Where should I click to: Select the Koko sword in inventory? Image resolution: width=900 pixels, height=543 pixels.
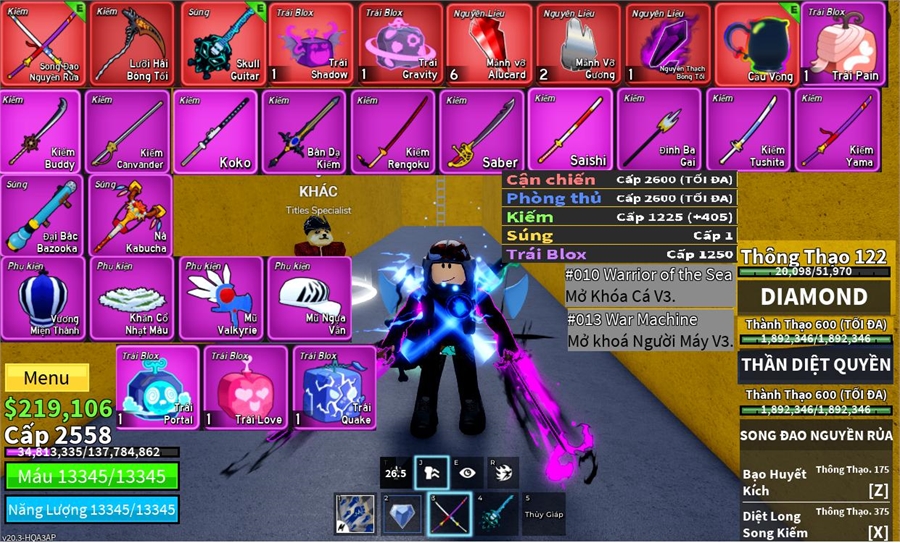point(216,131)
